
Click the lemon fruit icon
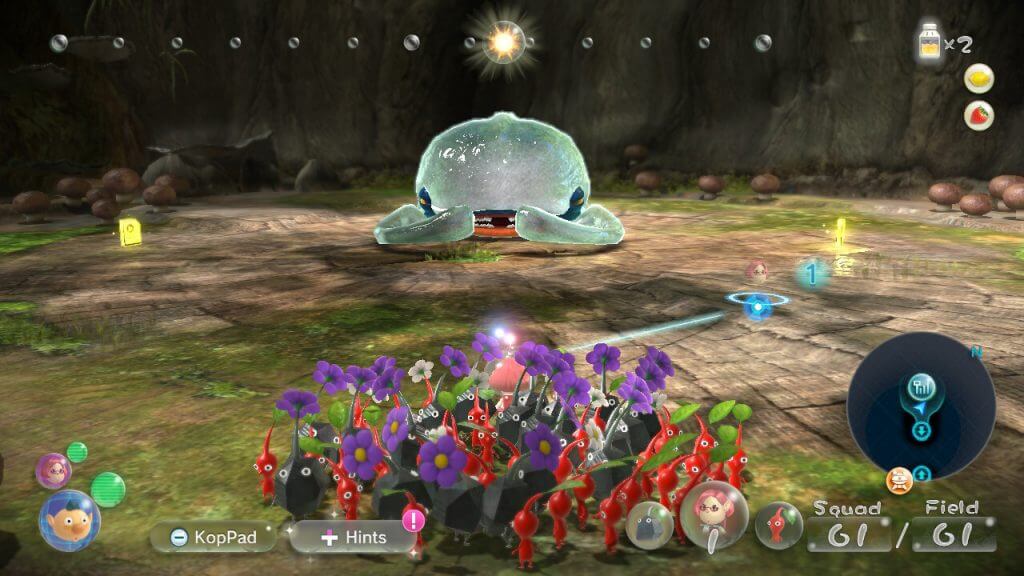978,79
